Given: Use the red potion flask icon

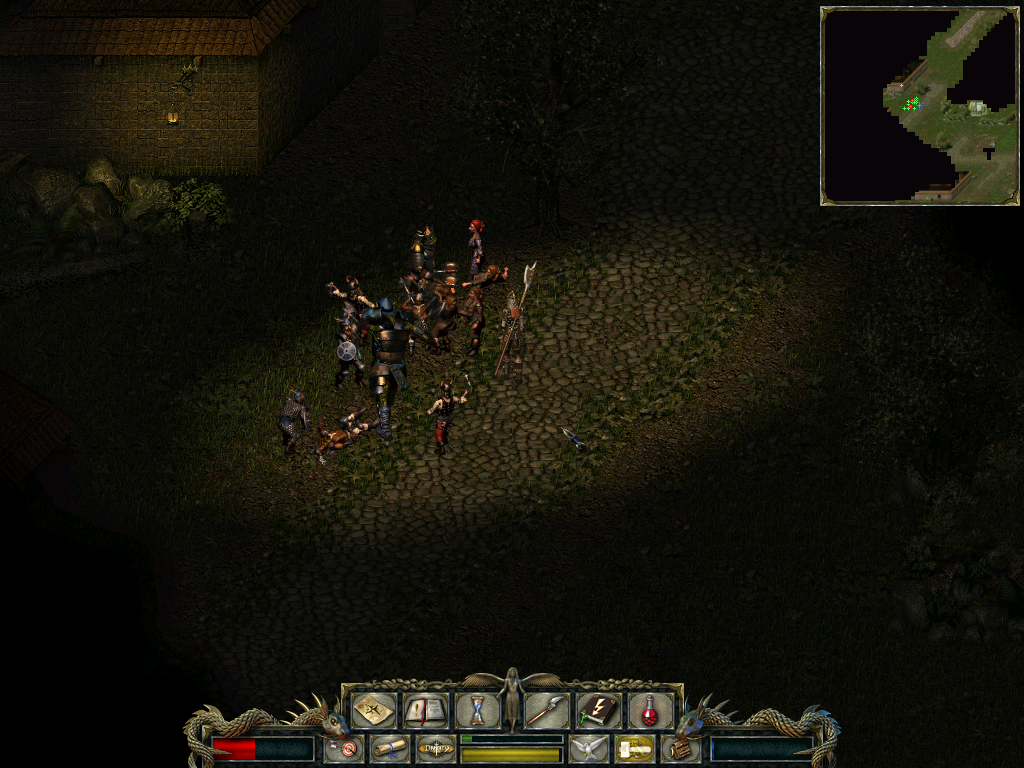Looking at the screenshot, I should [649, 710].
